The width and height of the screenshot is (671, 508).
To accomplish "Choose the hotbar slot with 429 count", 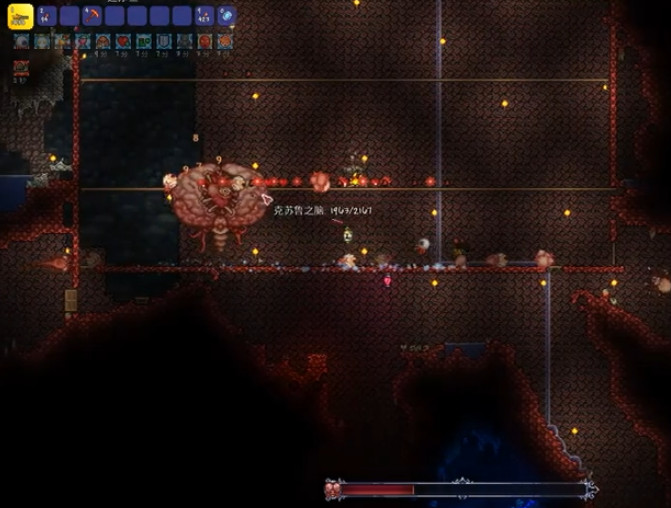I will (x=204, y=15).
